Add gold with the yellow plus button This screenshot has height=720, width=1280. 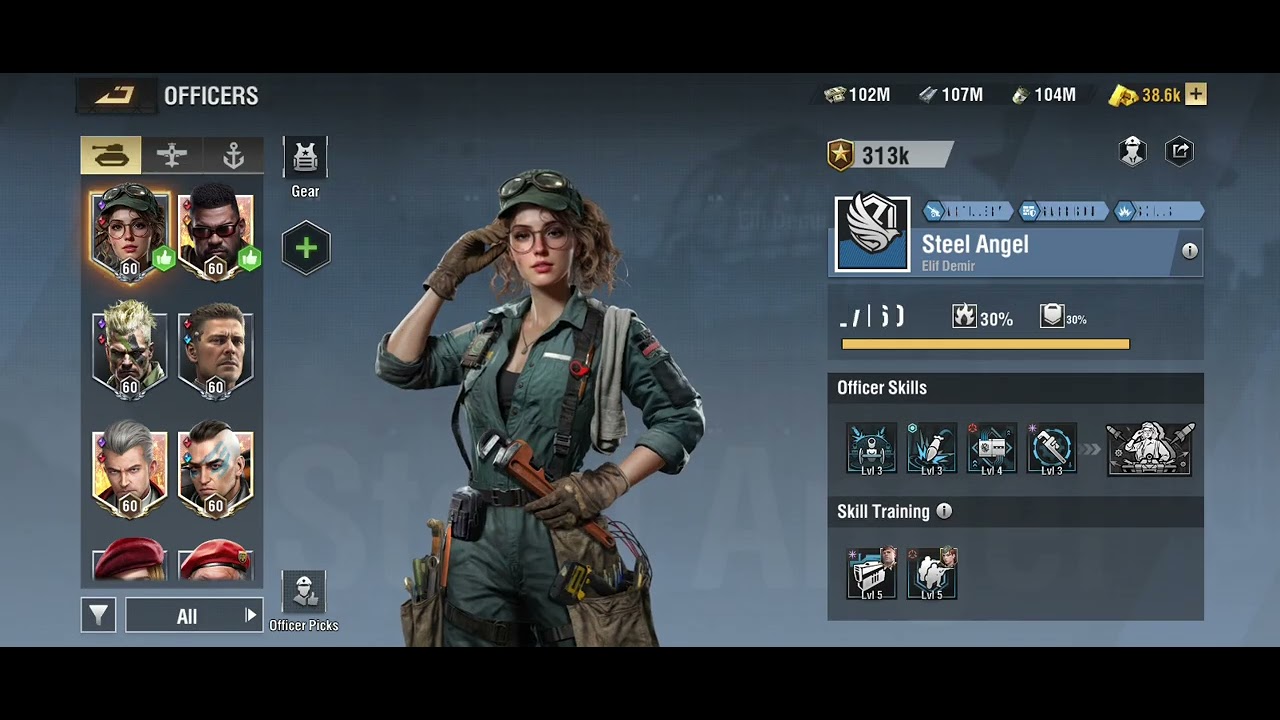click(x=1196, y=95)
